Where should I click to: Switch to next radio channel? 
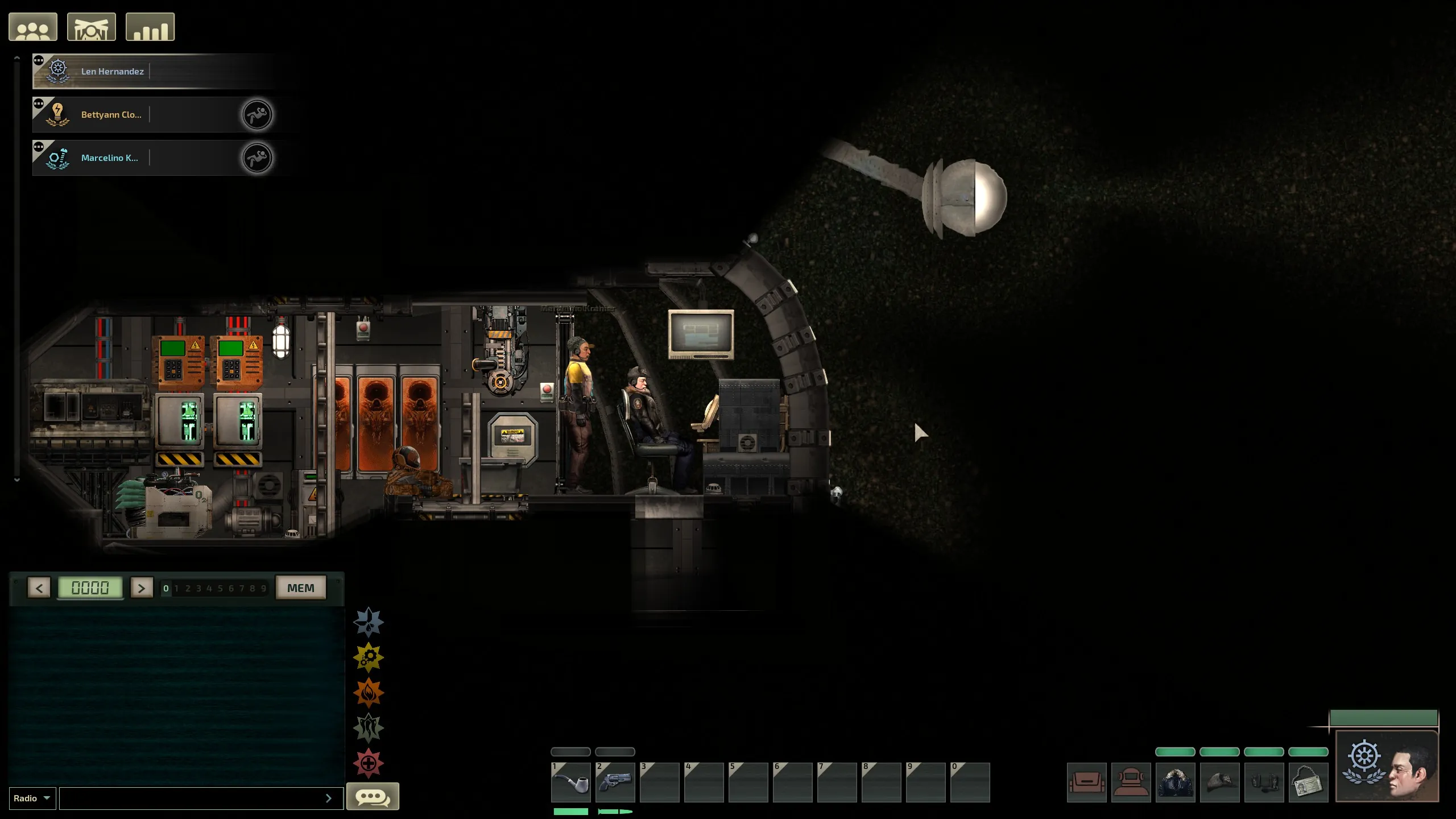[x=142, y=588]
